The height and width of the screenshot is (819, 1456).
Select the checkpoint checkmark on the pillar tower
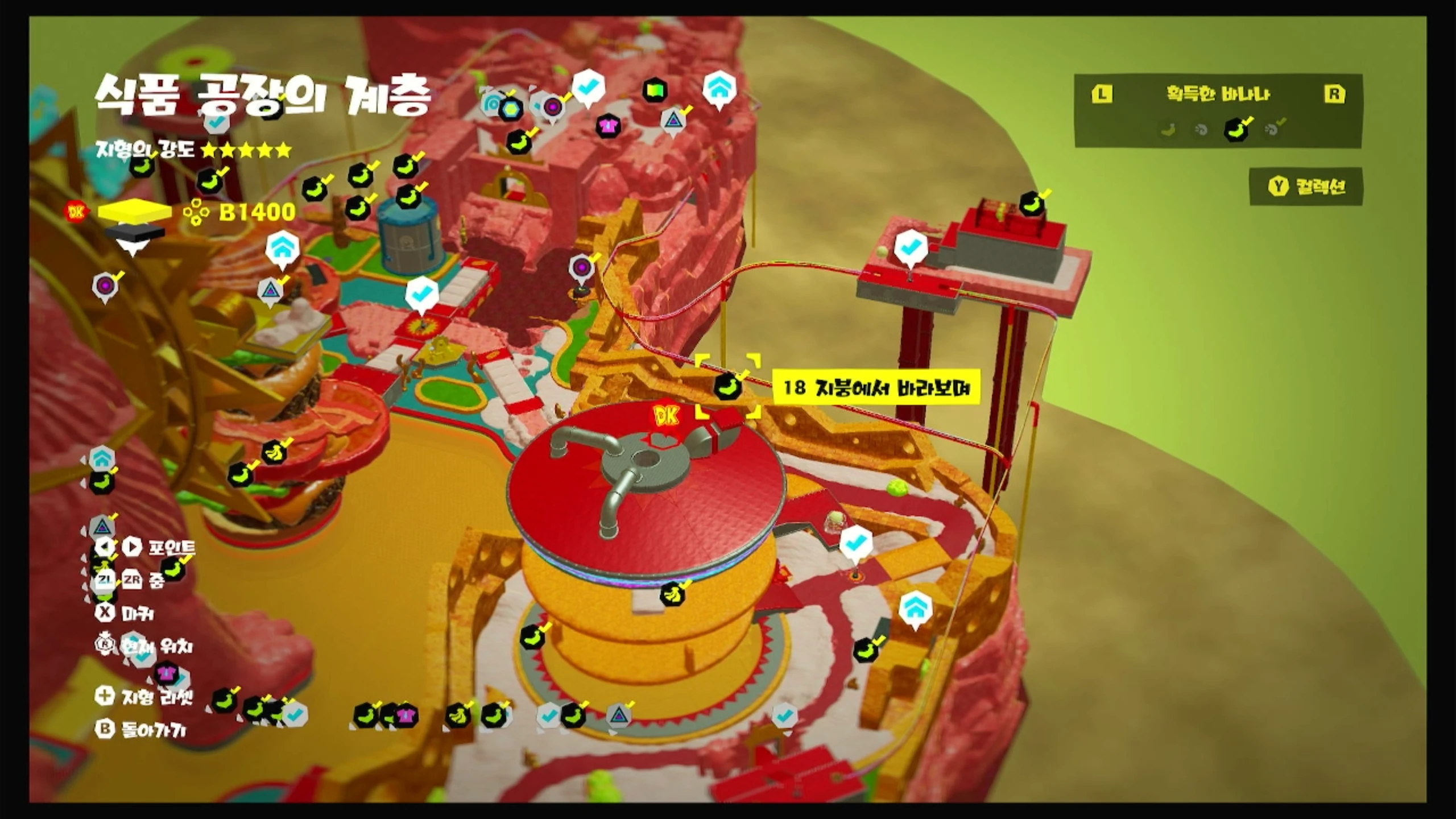coord(911,247)
